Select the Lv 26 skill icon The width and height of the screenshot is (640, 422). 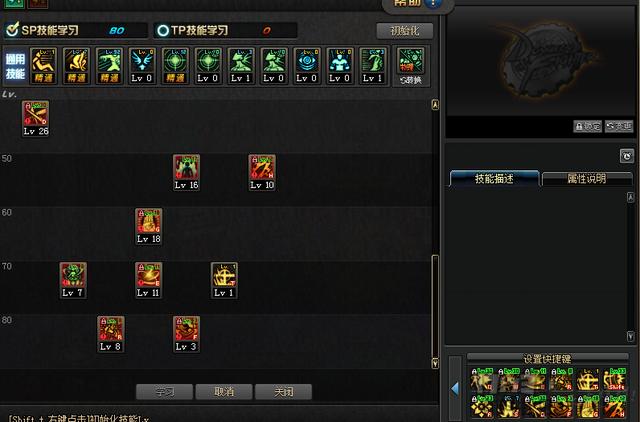(x=36, y=115)
